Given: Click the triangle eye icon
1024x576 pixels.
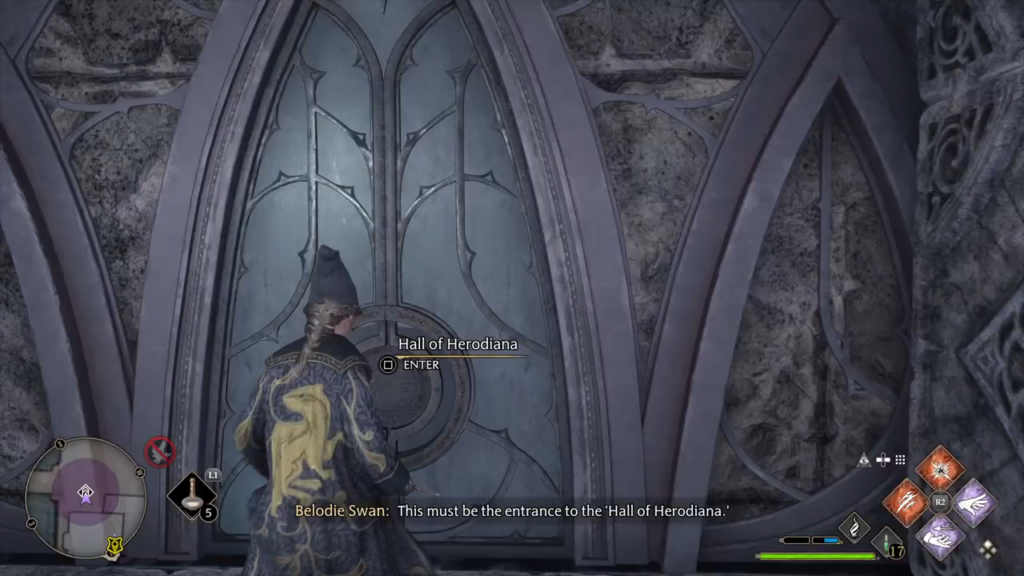Looking at the screenshot, I should pos(864,460).
